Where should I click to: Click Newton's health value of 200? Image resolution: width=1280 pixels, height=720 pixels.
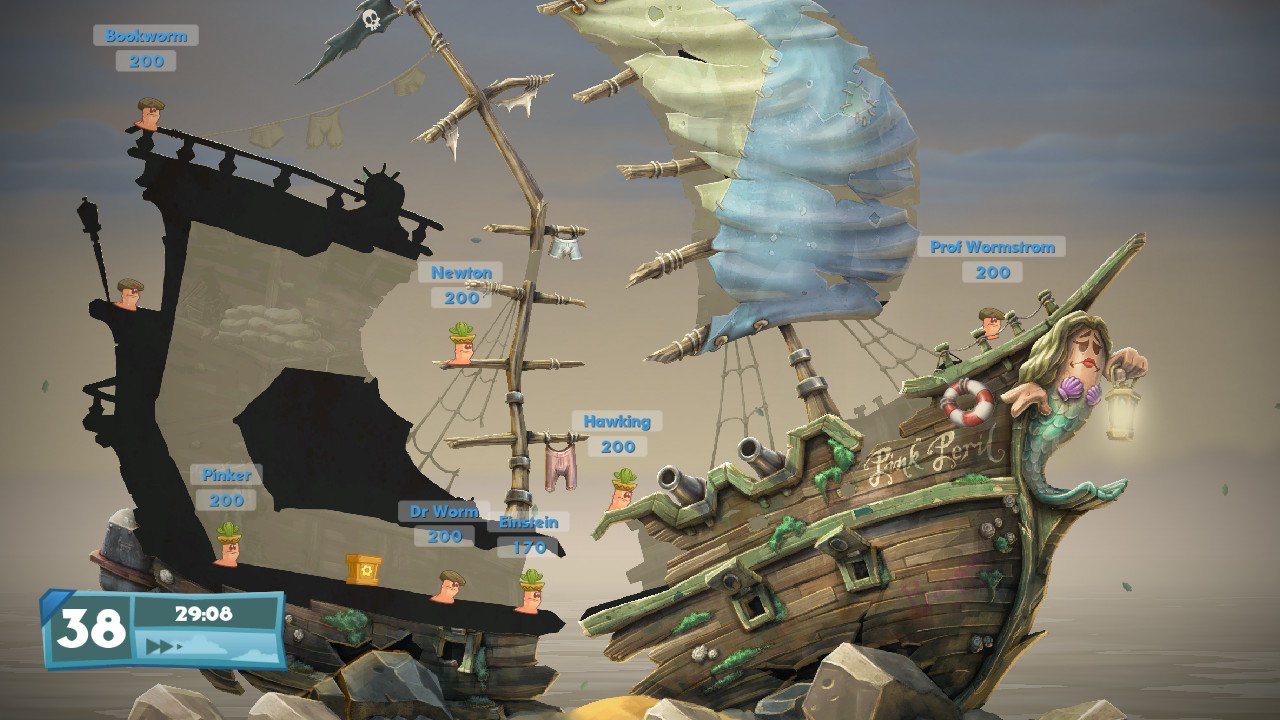tap(462, 296)
